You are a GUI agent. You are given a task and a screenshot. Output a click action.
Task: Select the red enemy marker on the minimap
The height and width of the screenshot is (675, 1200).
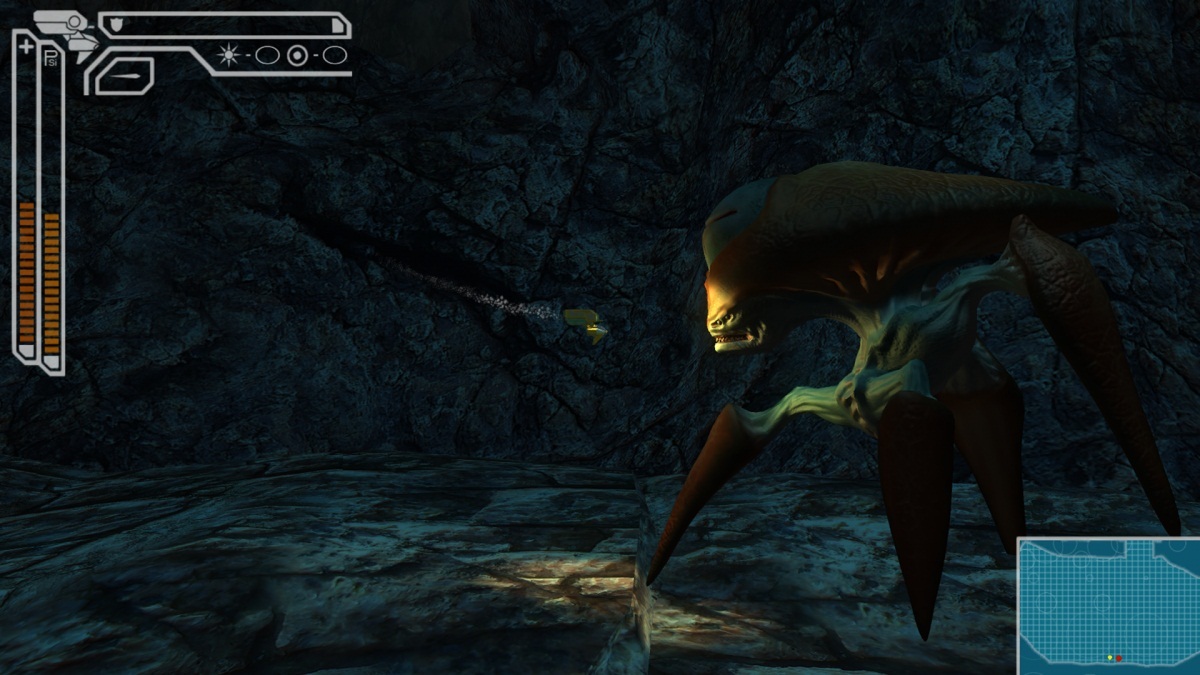point(1119,658)
